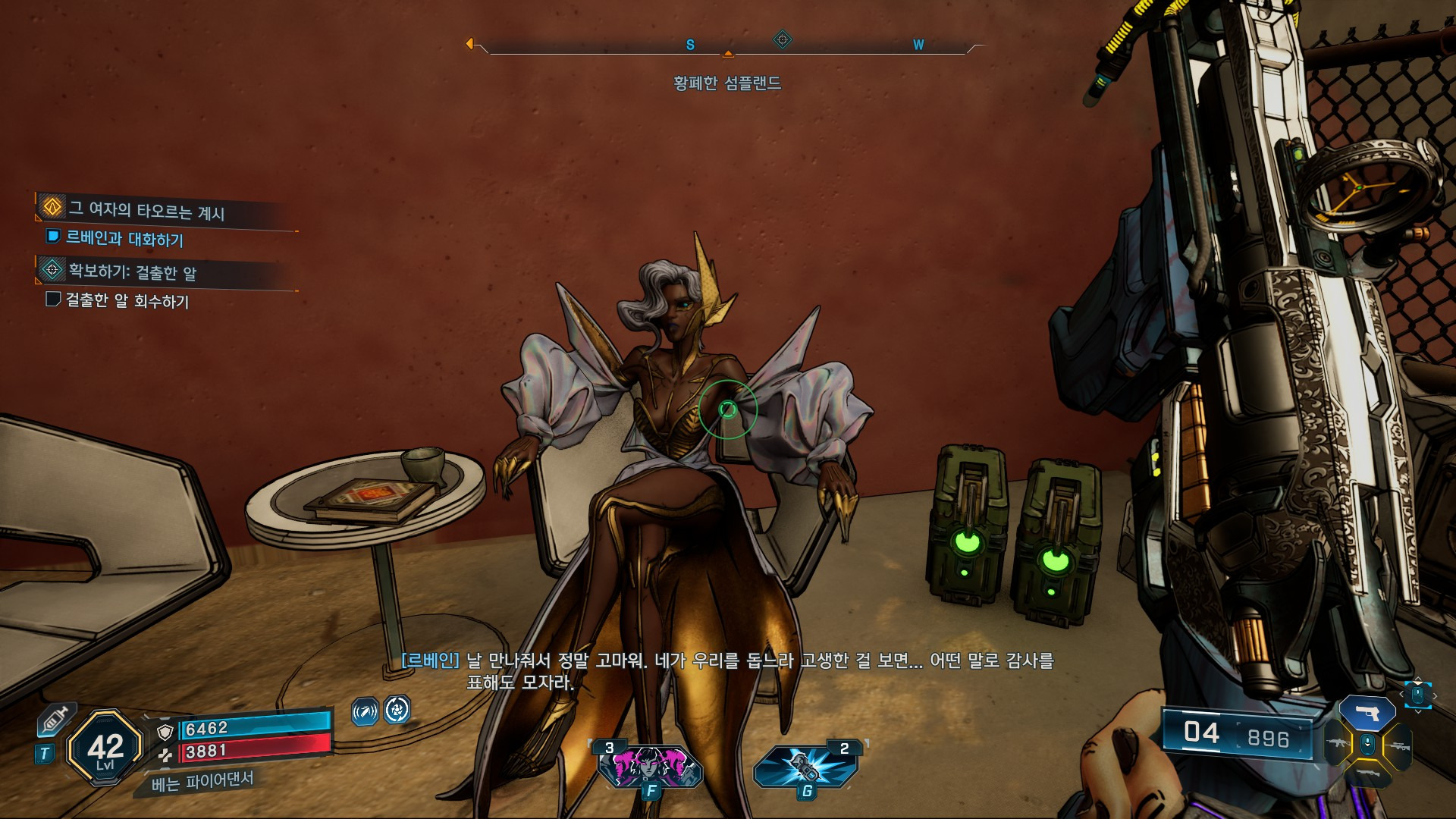Click the weapon fire mode selector icon
The width and height of the screenshot is (1456, 819).
[1417, 694]
